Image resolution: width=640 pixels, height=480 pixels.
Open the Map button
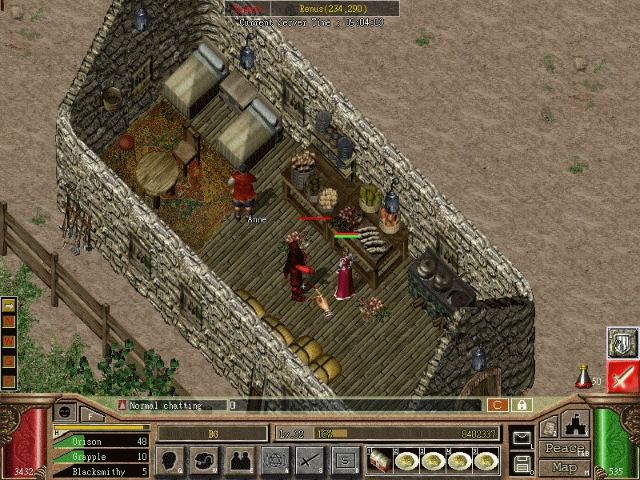coord(564,467)
